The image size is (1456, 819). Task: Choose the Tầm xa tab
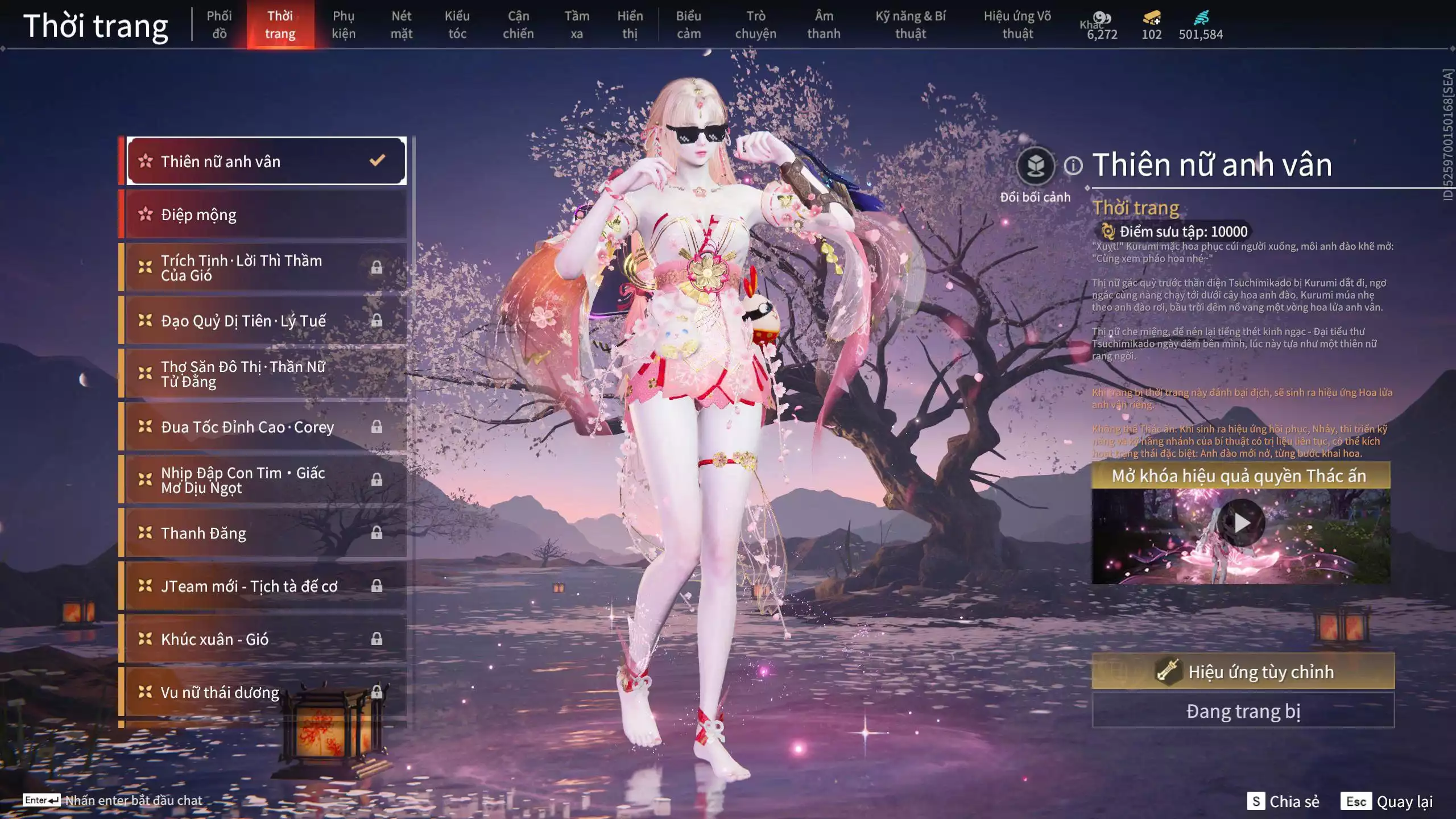577,24
